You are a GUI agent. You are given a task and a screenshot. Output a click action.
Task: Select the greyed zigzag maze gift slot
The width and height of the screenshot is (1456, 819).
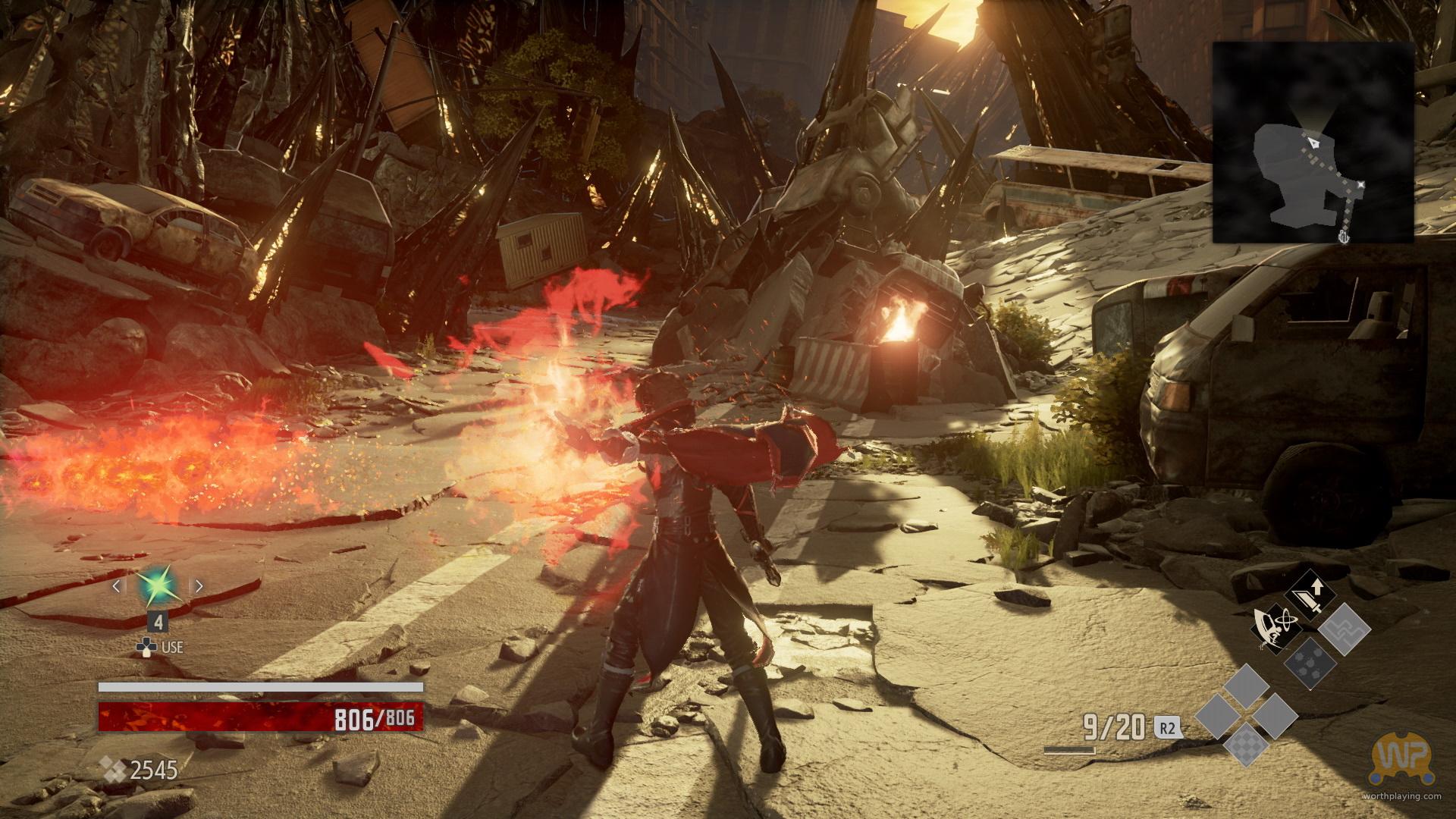(x=1344, y=629)
